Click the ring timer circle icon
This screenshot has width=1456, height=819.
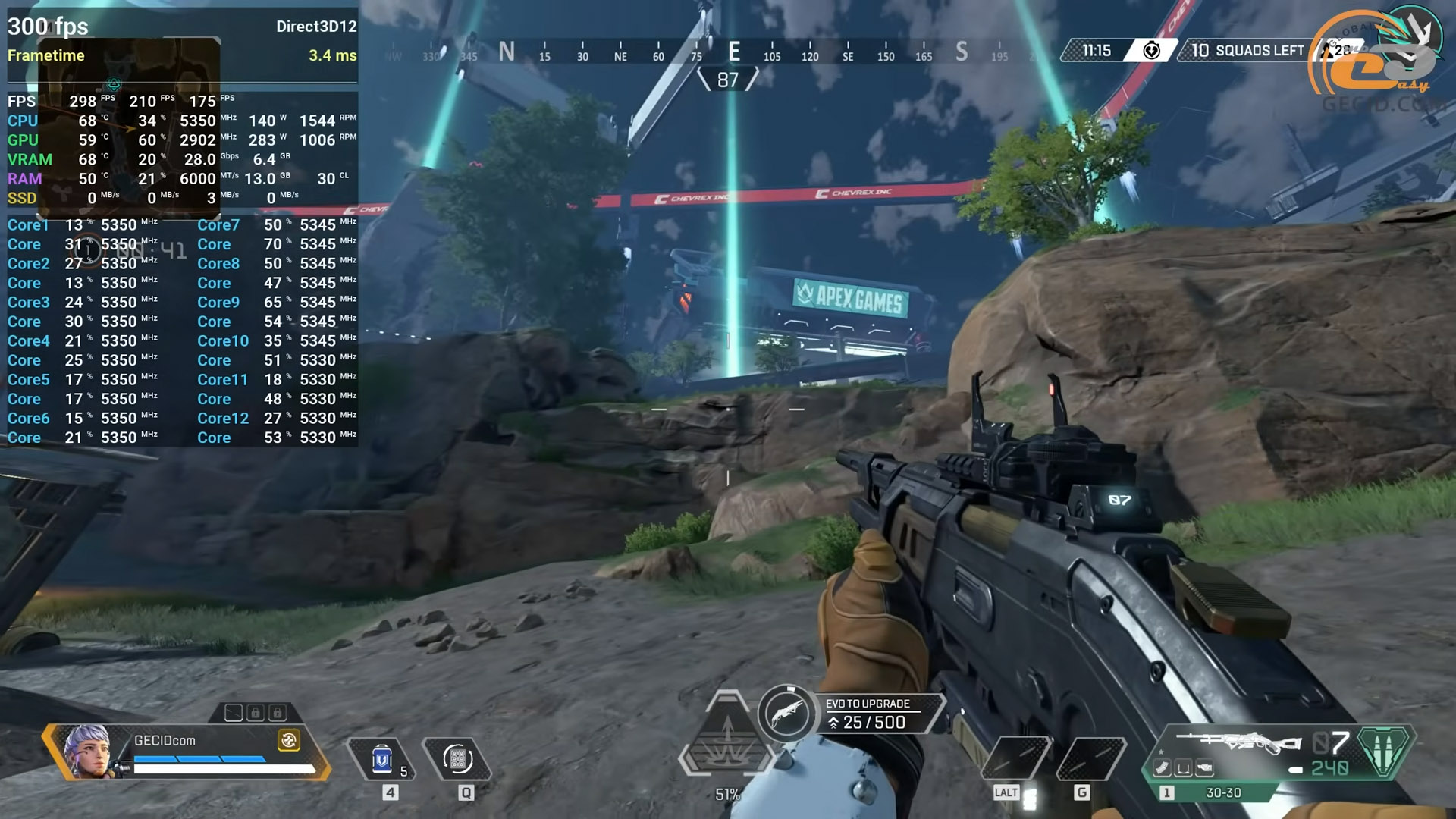(x=1151, y=51)
